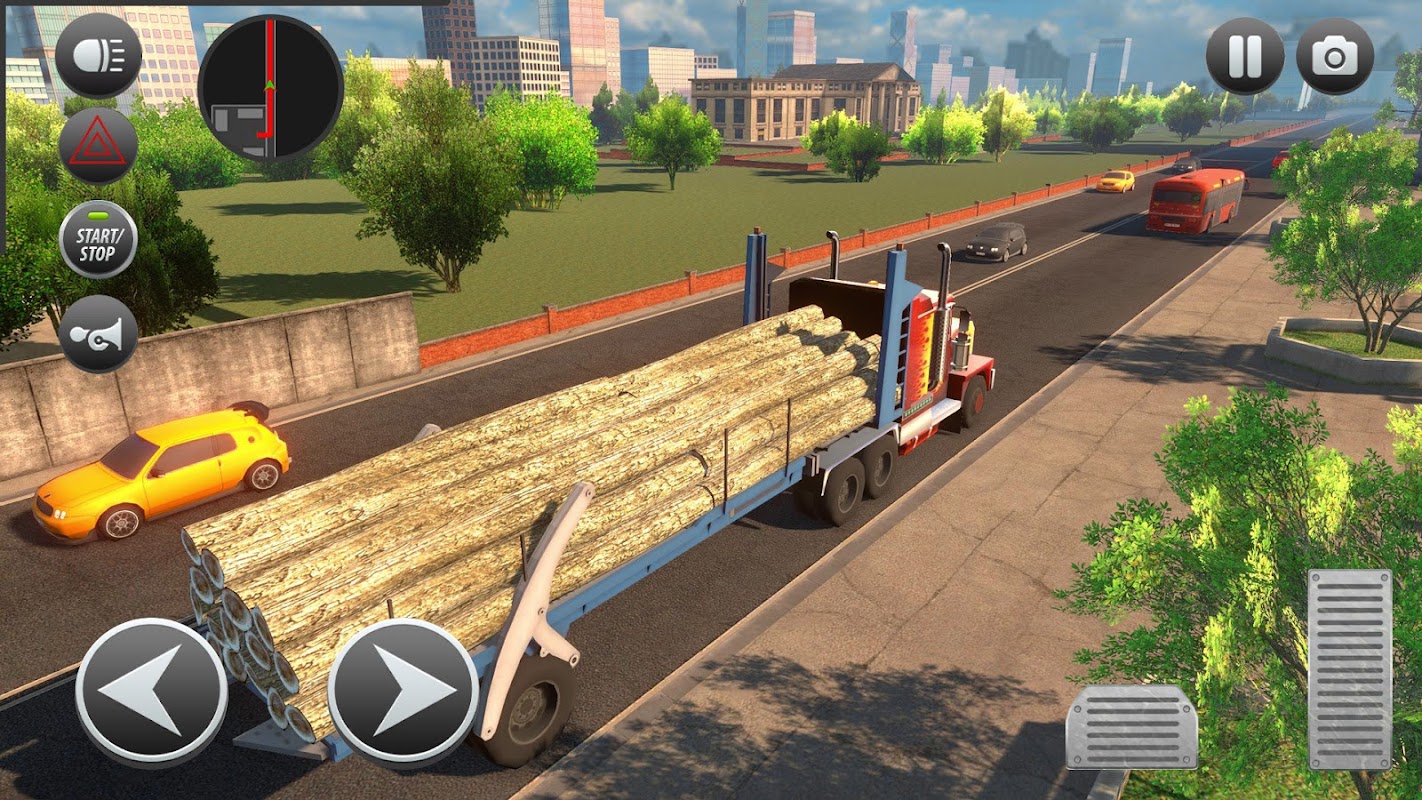Steer right with the right arrow
The height and width of the screenshot is (800, 1422).
[x=403, y=692]
